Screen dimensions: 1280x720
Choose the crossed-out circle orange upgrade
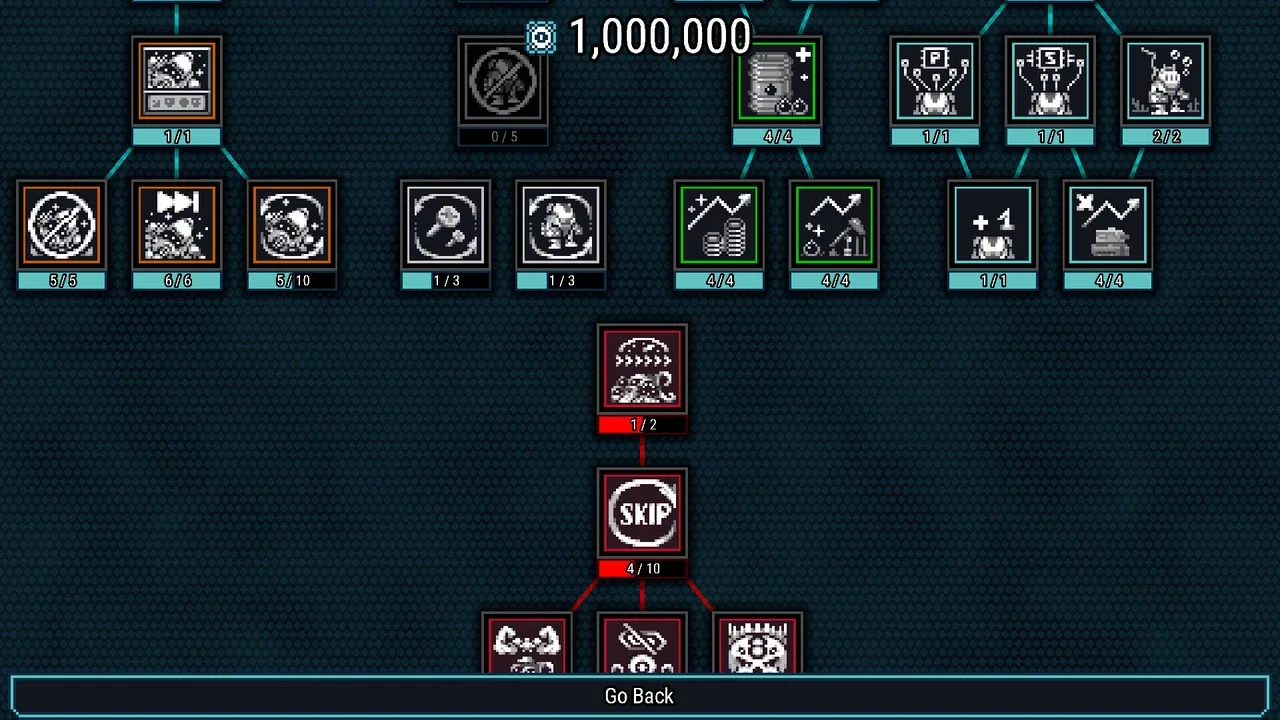pos(62,226)
